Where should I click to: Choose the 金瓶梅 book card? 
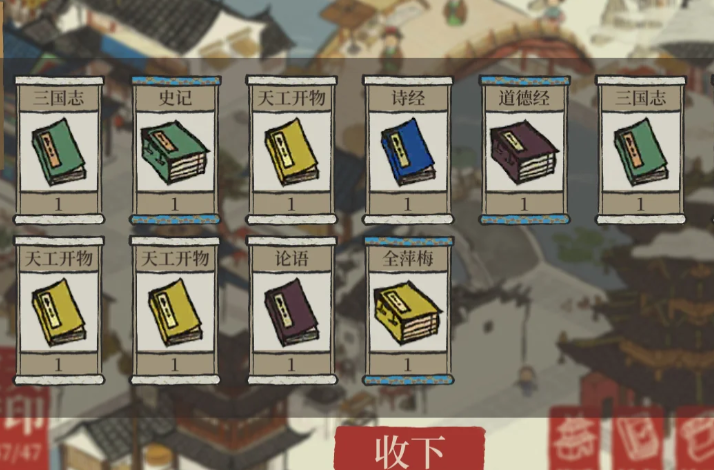tap(407, 310)
